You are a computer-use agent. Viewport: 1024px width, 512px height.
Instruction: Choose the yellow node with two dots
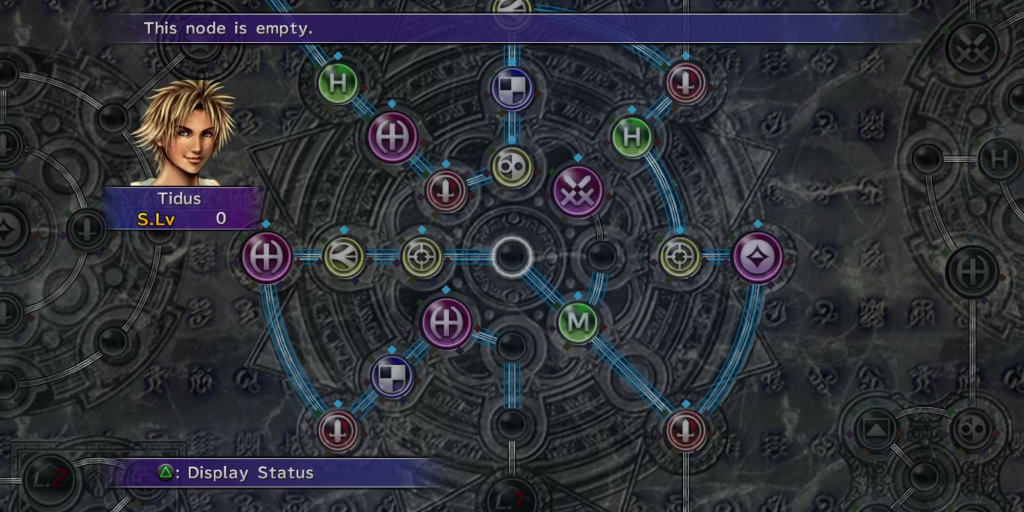pos(512,166)
